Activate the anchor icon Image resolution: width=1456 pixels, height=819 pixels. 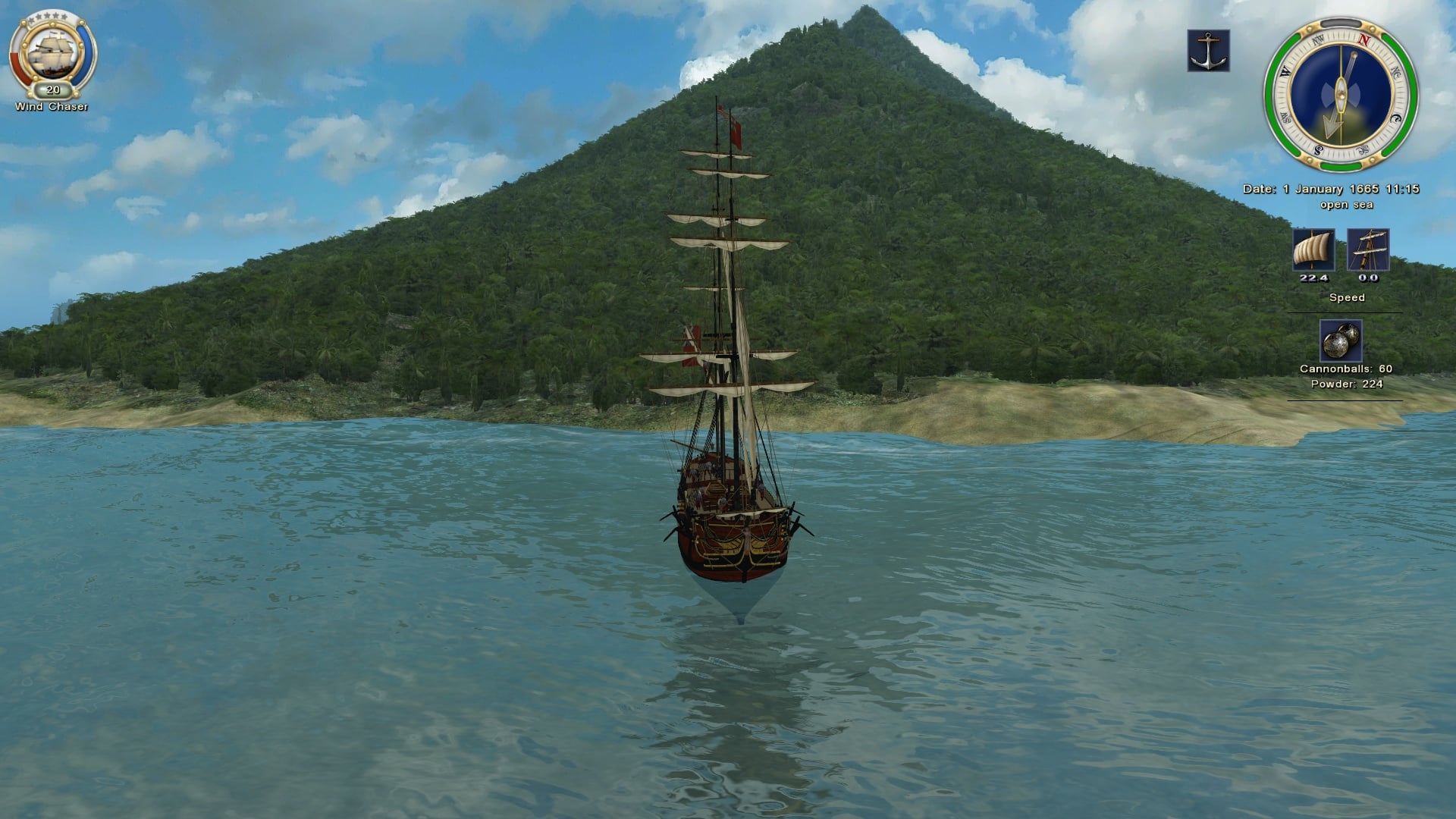pyautogui.click(x=1208, y=51)
